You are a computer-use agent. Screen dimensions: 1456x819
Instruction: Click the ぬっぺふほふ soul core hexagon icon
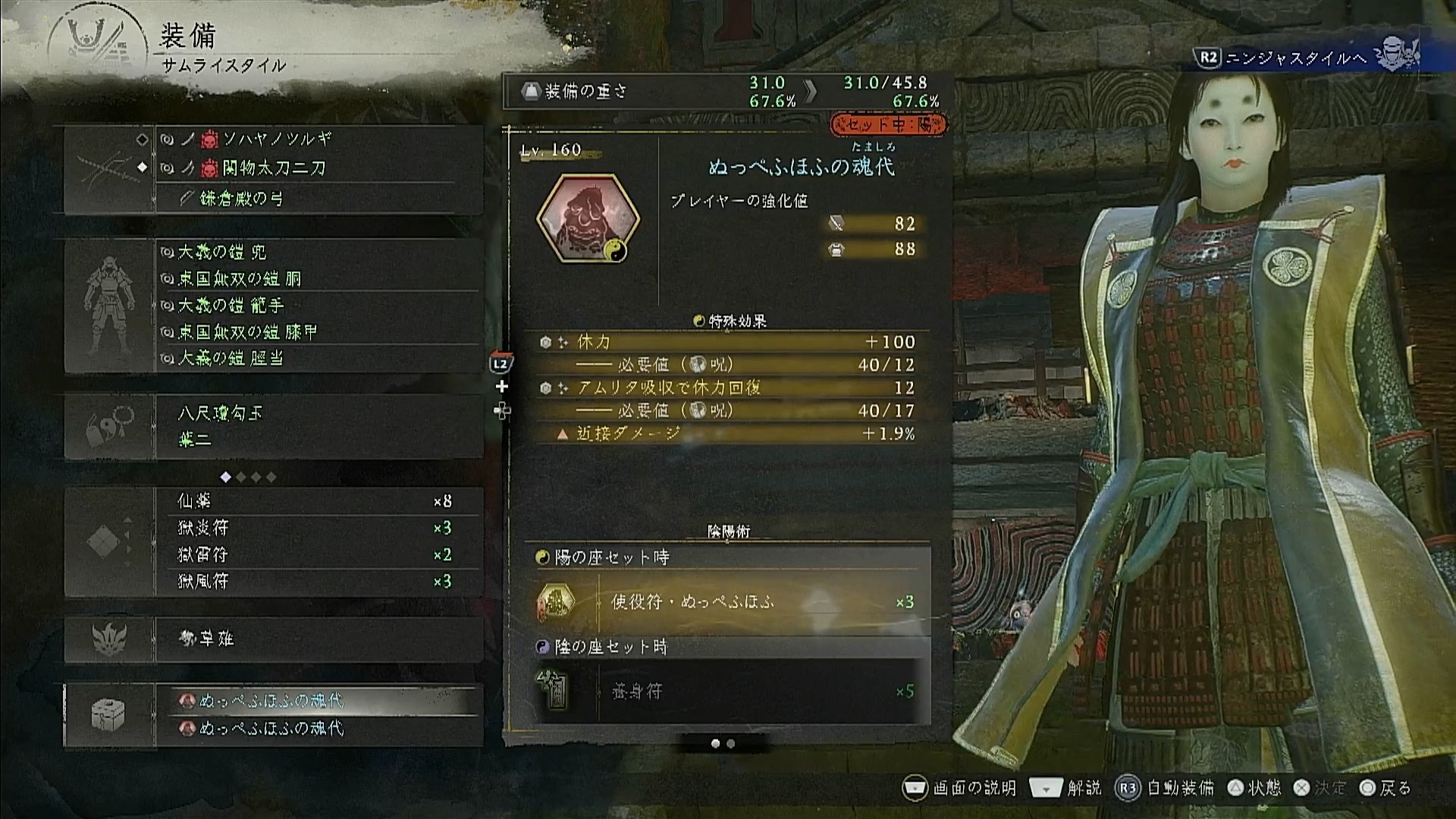(588, 219)
